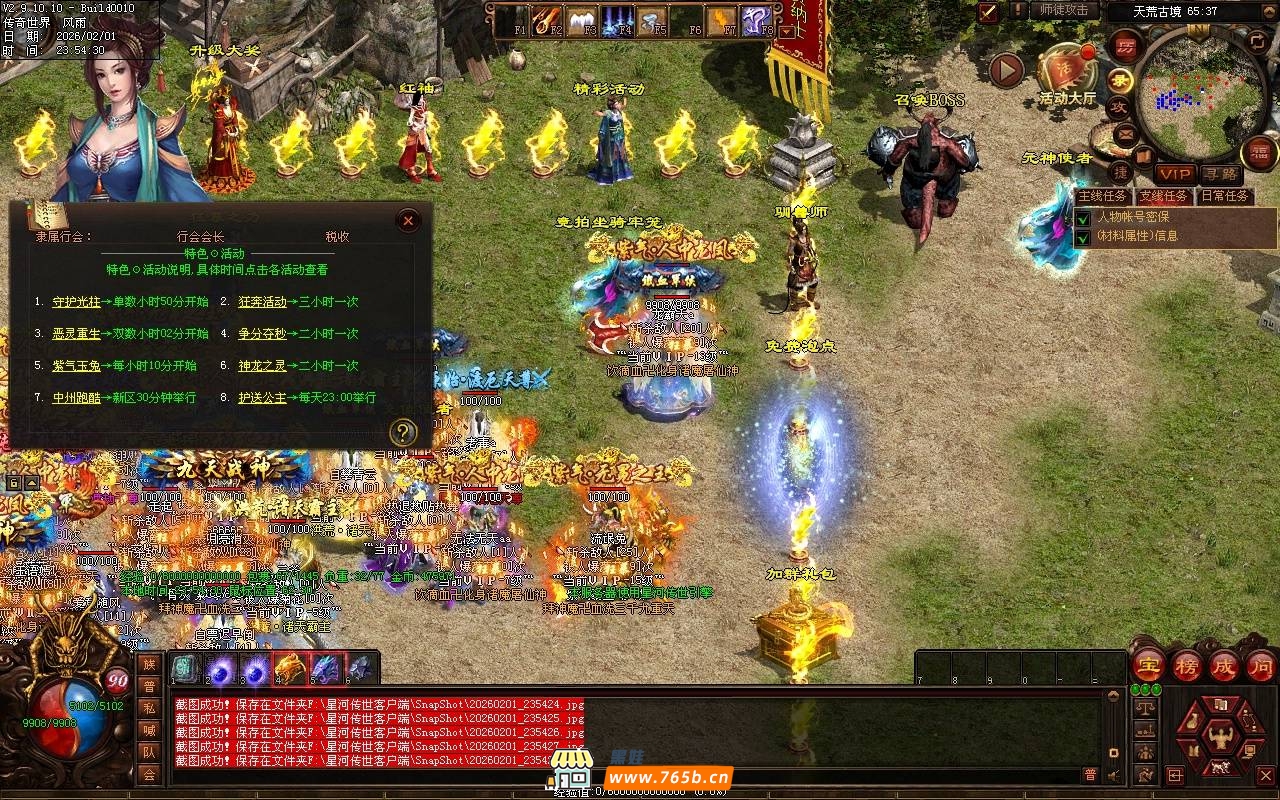Image resolution: width=1280 pixels, height=800 pixels.
Task: Click the 神龙之灵 event entry
Action: [x=262, y=366]
